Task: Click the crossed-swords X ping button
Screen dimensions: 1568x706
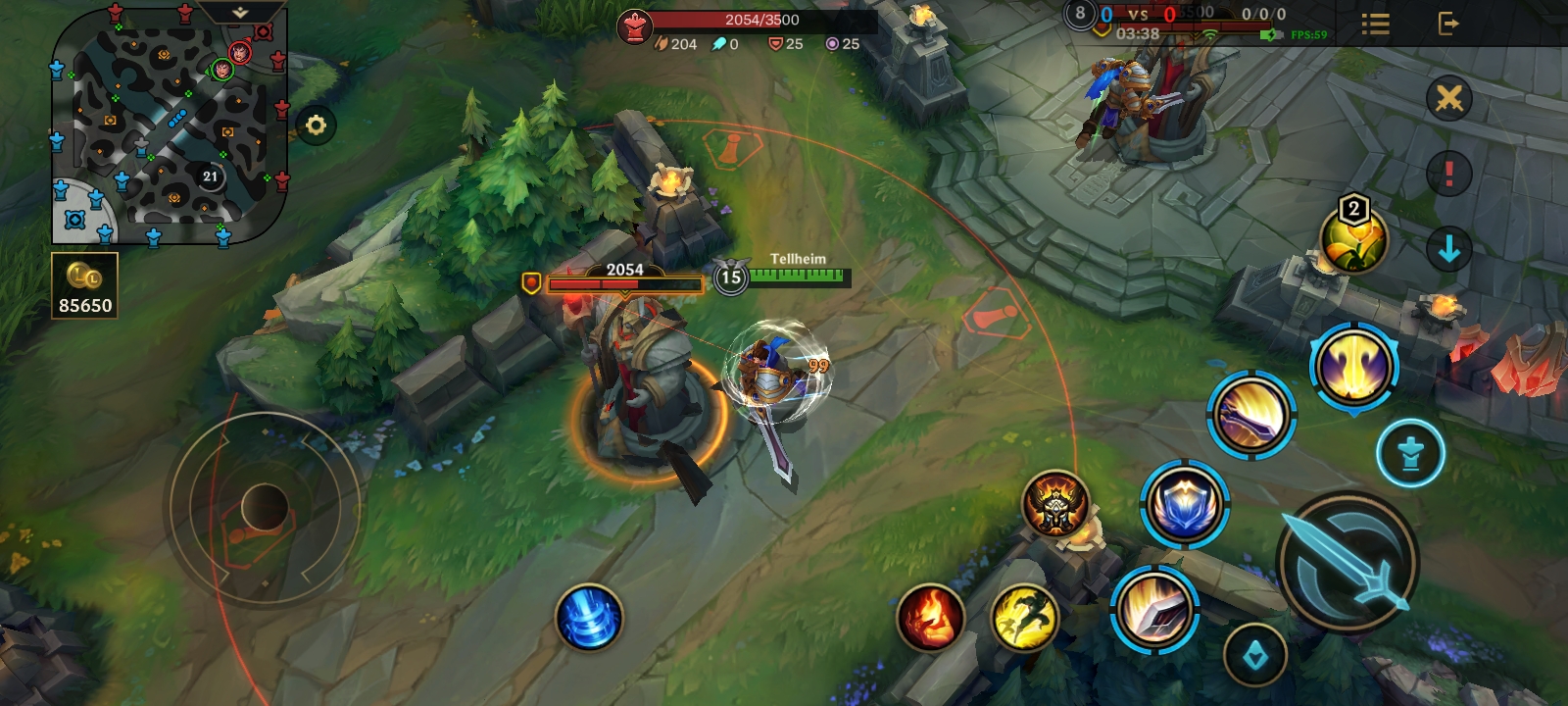Action: [x=1448, y=98]
